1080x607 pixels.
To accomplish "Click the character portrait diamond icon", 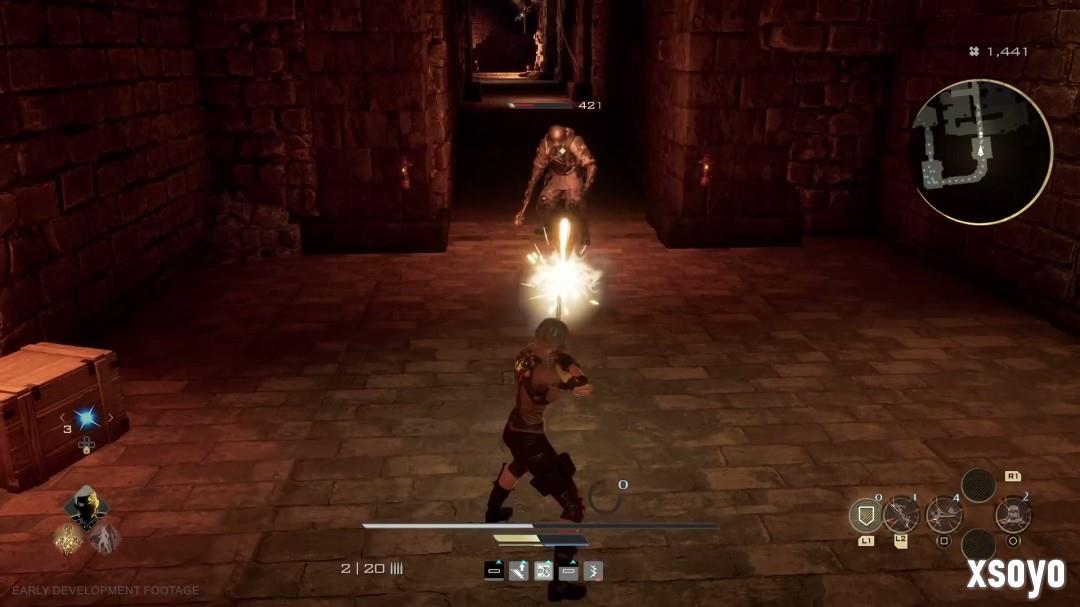I will pos(87,507).
